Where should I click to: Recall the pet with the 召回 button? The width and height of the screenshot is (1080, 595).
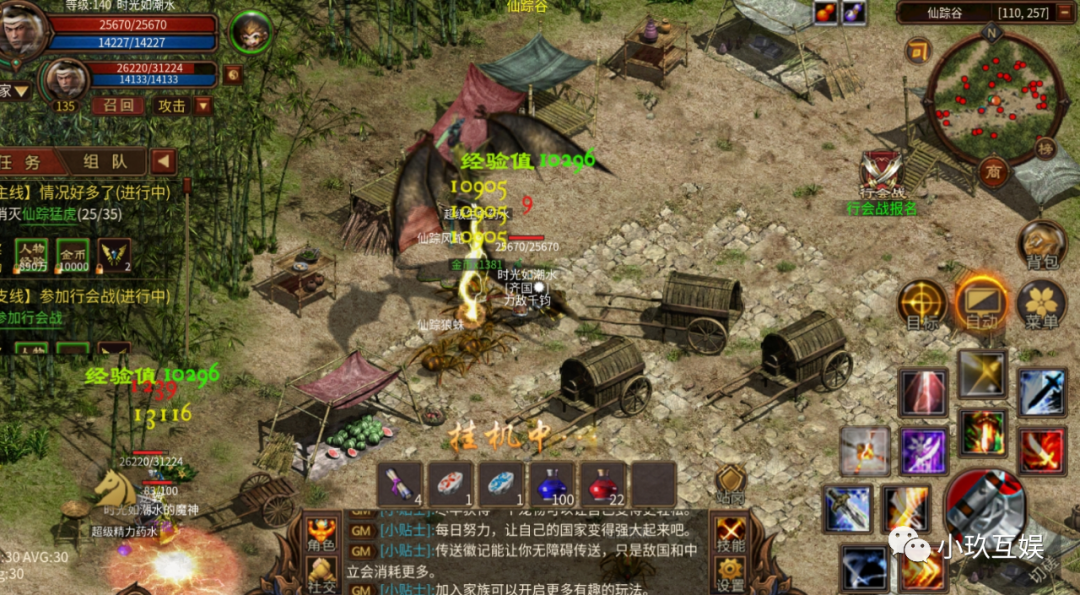point(118,105)
